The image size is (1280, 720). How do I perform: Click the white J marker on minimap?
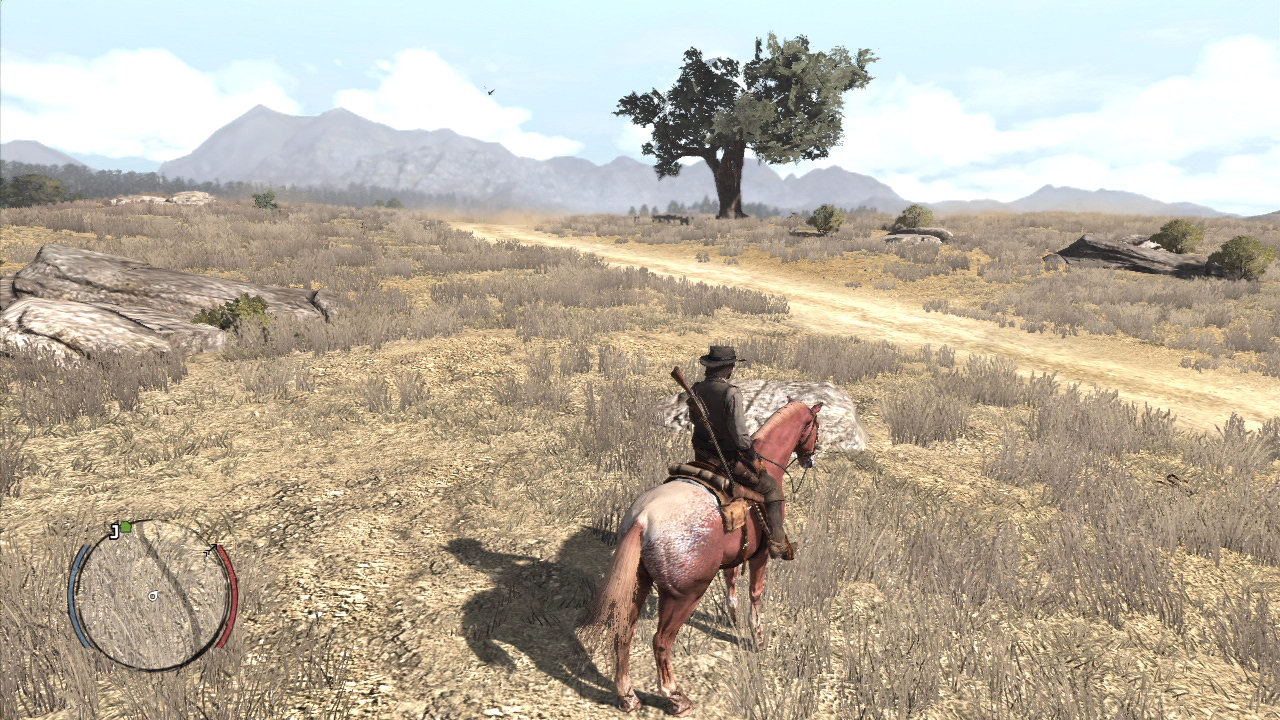(115, 530)
